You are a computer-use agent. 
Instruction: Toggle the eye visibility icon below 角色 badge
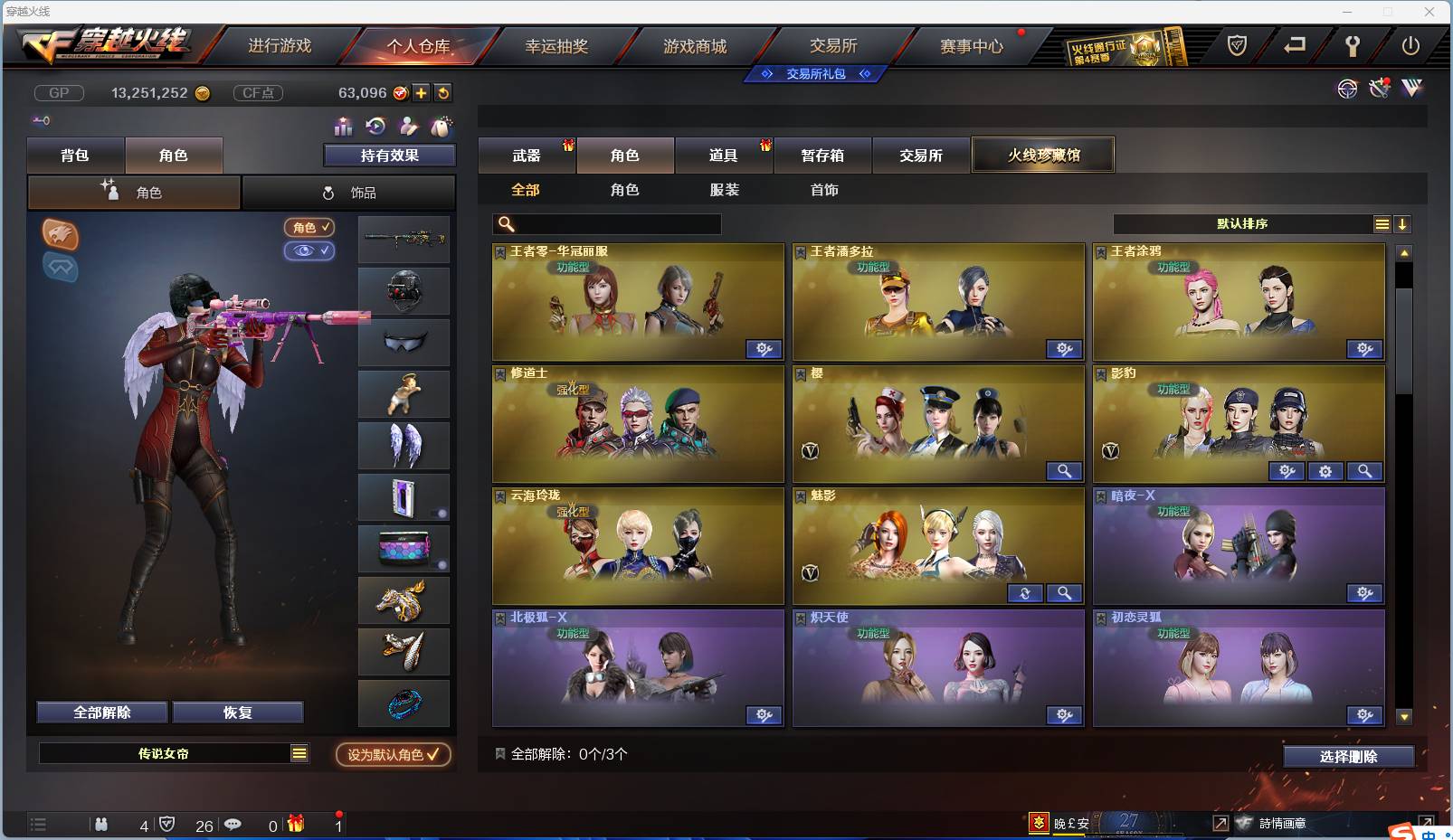(x=310, y=250)
